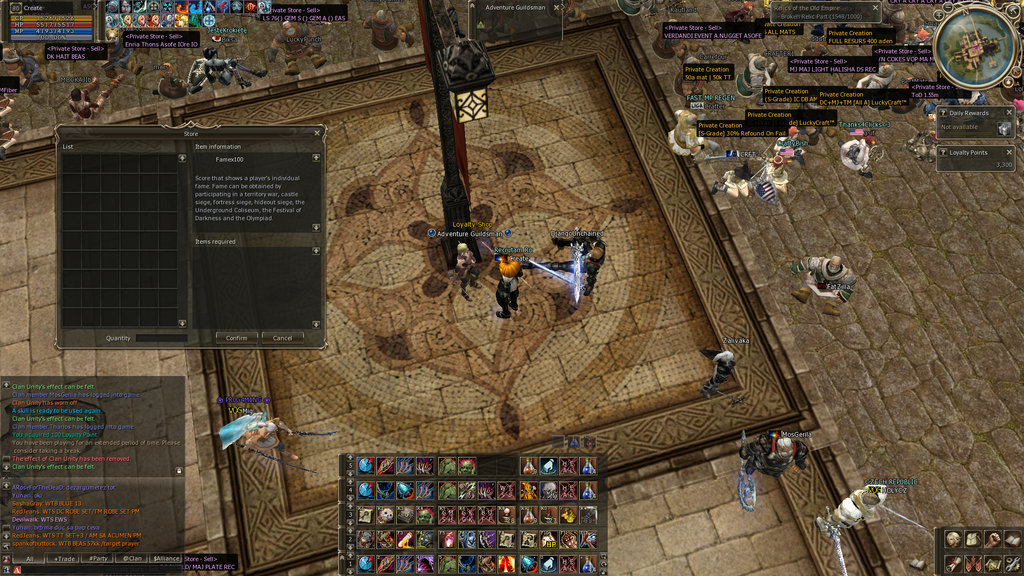Cancel the Store window
Screen dimensions: 1024x576
[x=283, y=338]
